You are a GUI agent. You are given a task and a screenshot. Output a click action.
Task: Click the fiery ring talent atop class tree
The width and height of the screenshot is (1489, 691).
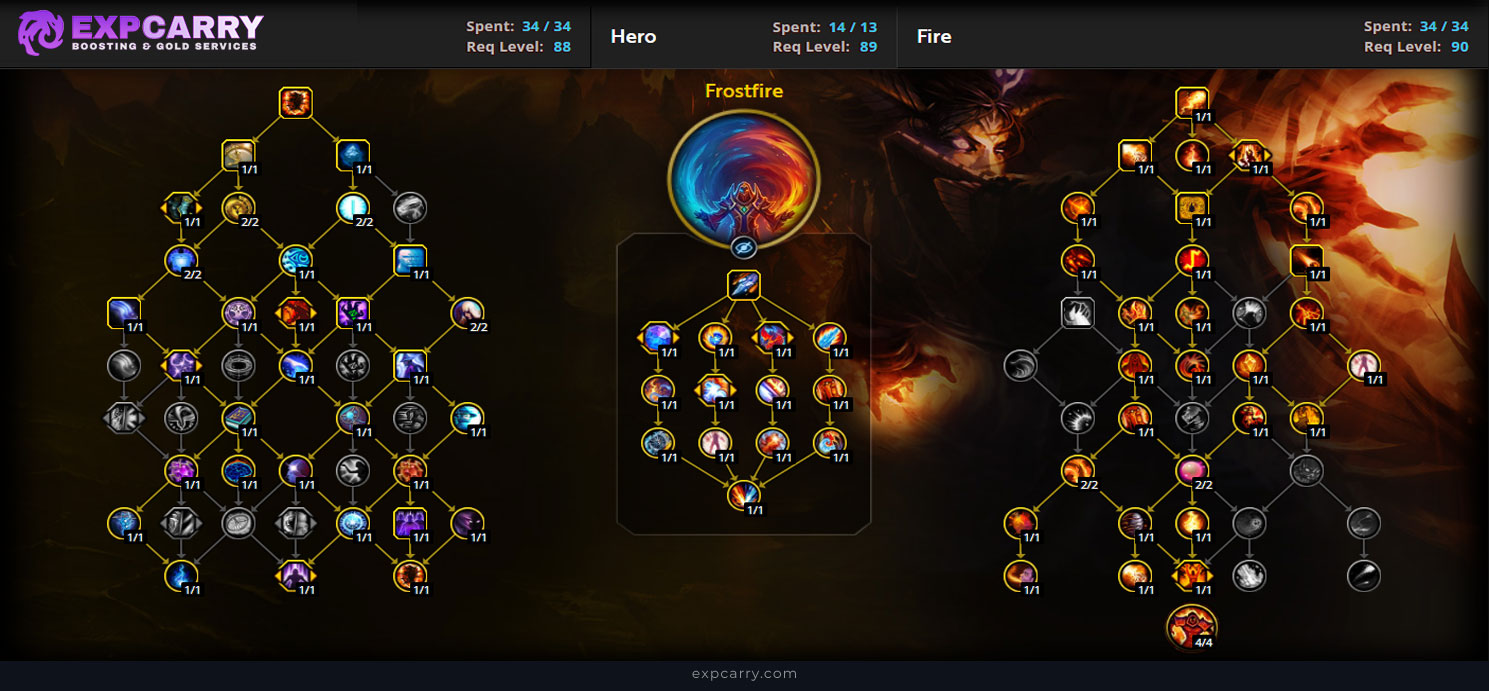[296, 103]
